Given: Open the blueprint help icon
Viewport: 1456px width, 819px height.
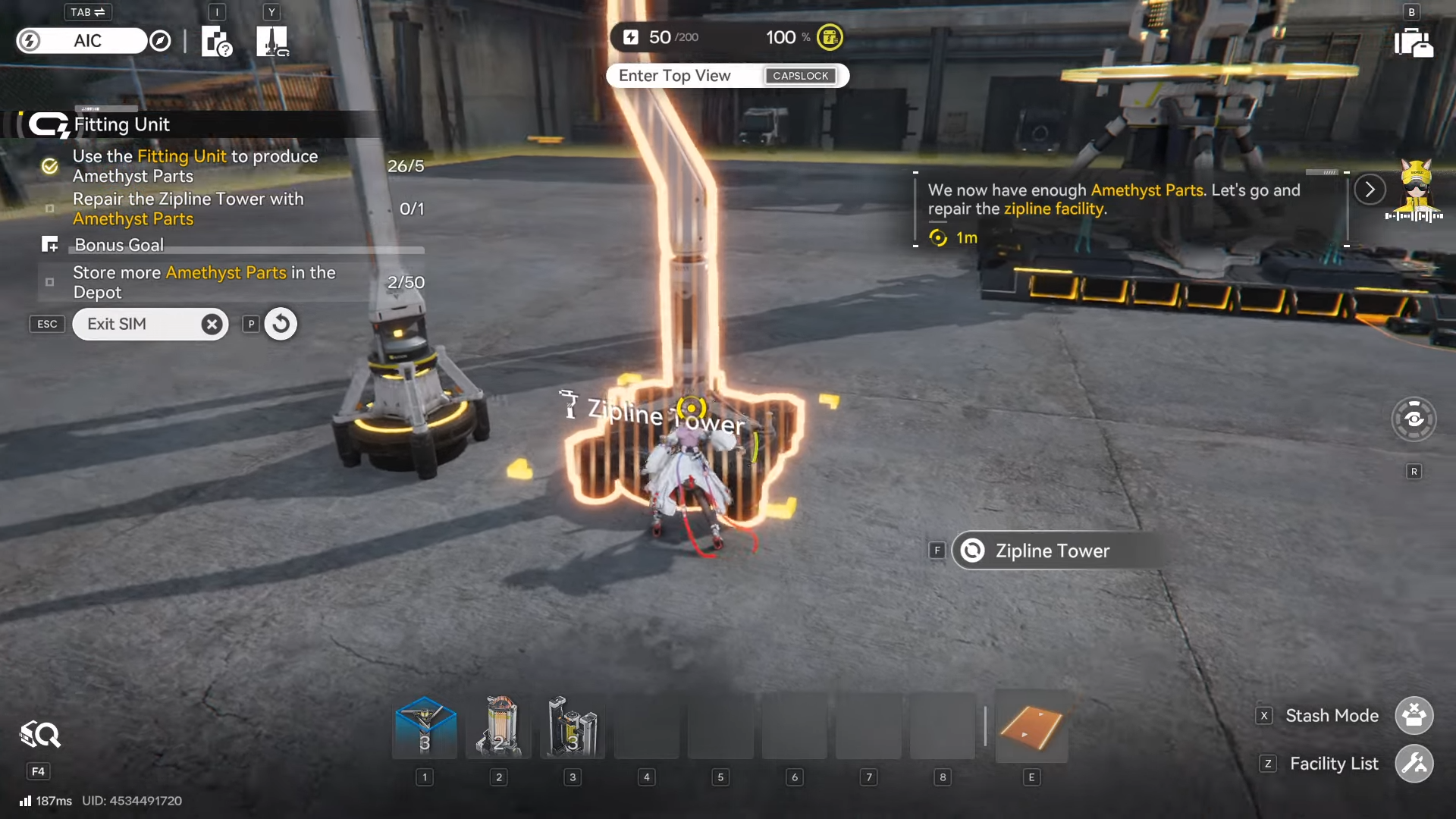Looking at the screenshot, I should [216, 41].
